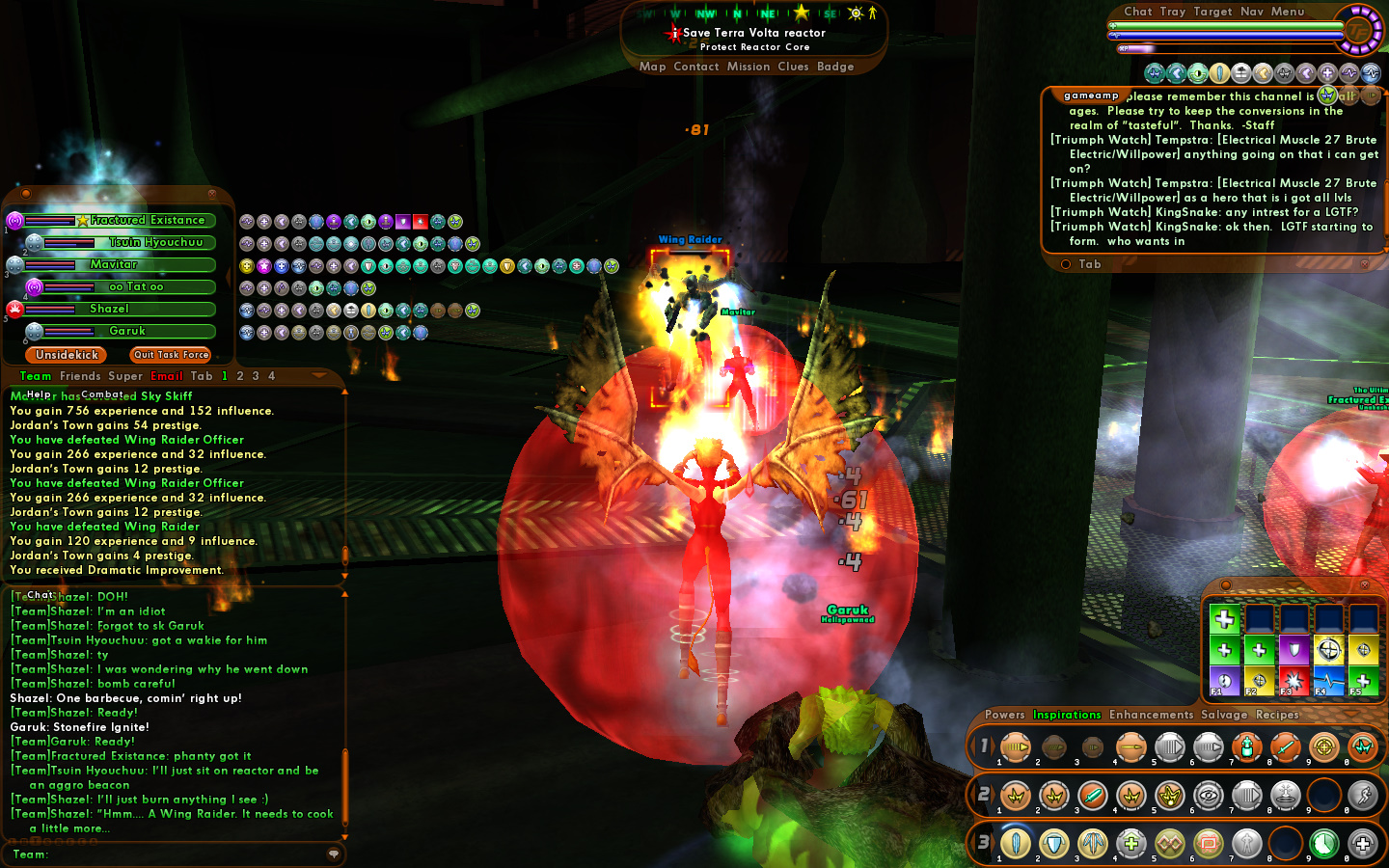Switch to the Friends chat tab
The image size is (1389, 868).
click(80, 376)
